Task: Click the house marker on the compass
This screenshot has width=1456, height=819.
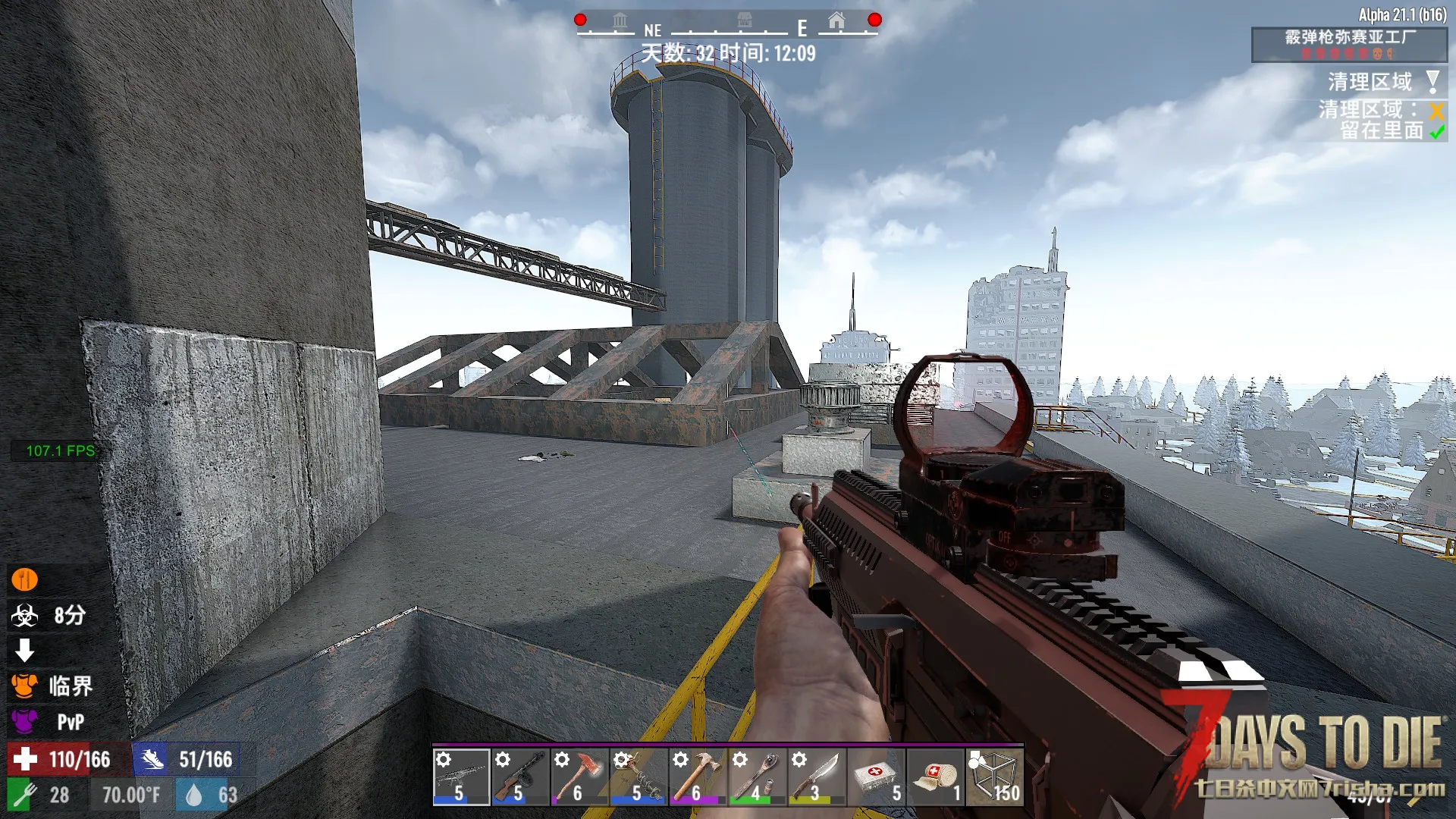Action: pos(836,21)
